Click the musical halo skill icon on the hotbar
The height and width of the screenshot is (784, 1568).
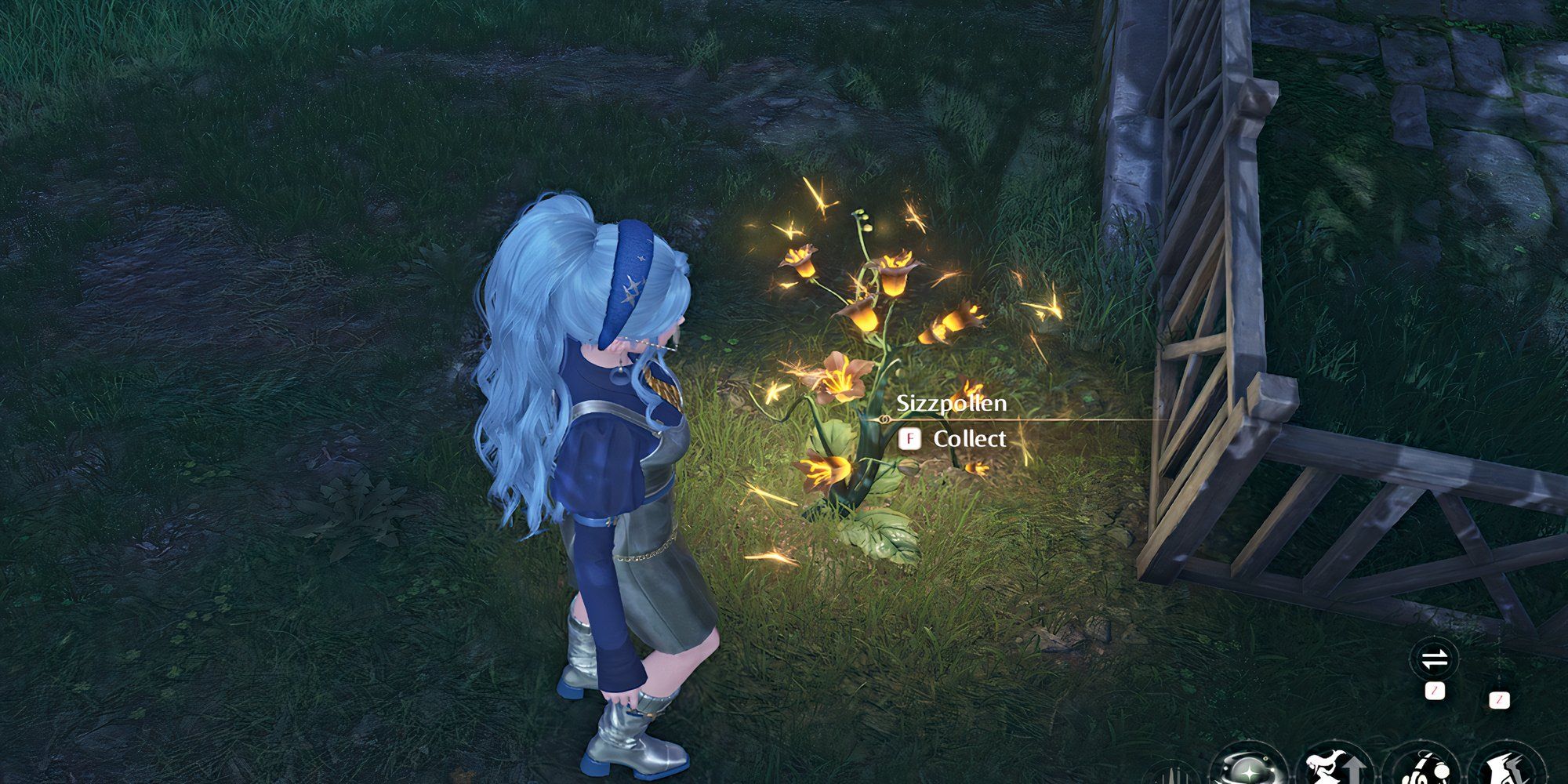click(1427, 772)
